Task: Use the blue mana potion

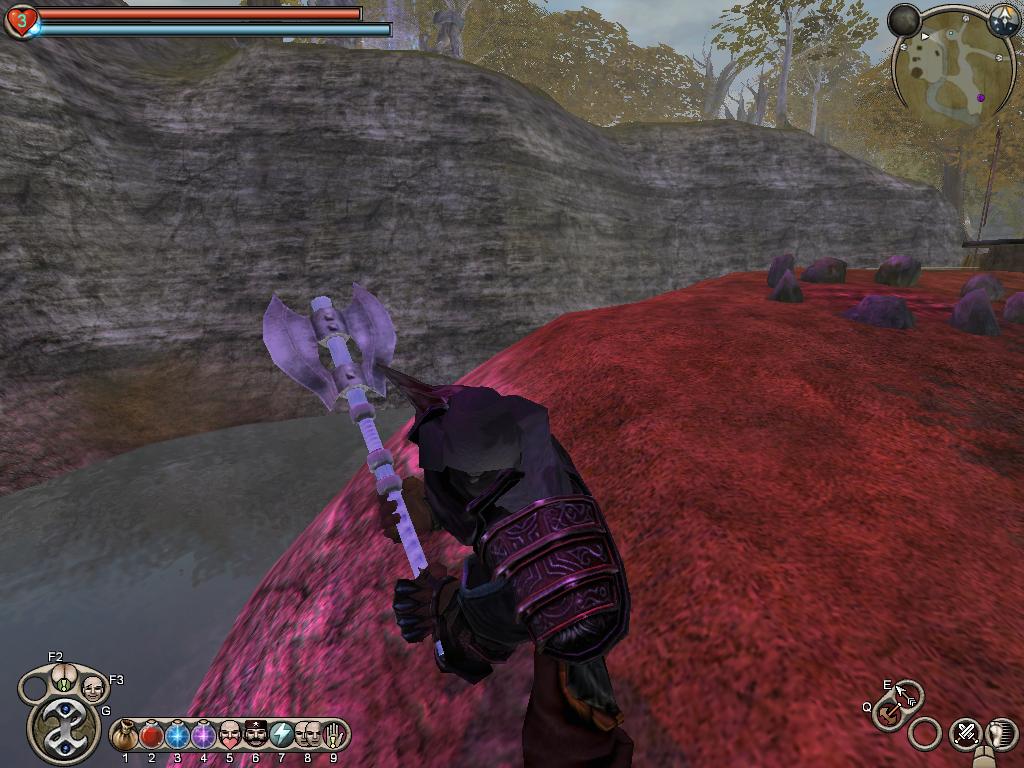Action: [x=178, y=736]
